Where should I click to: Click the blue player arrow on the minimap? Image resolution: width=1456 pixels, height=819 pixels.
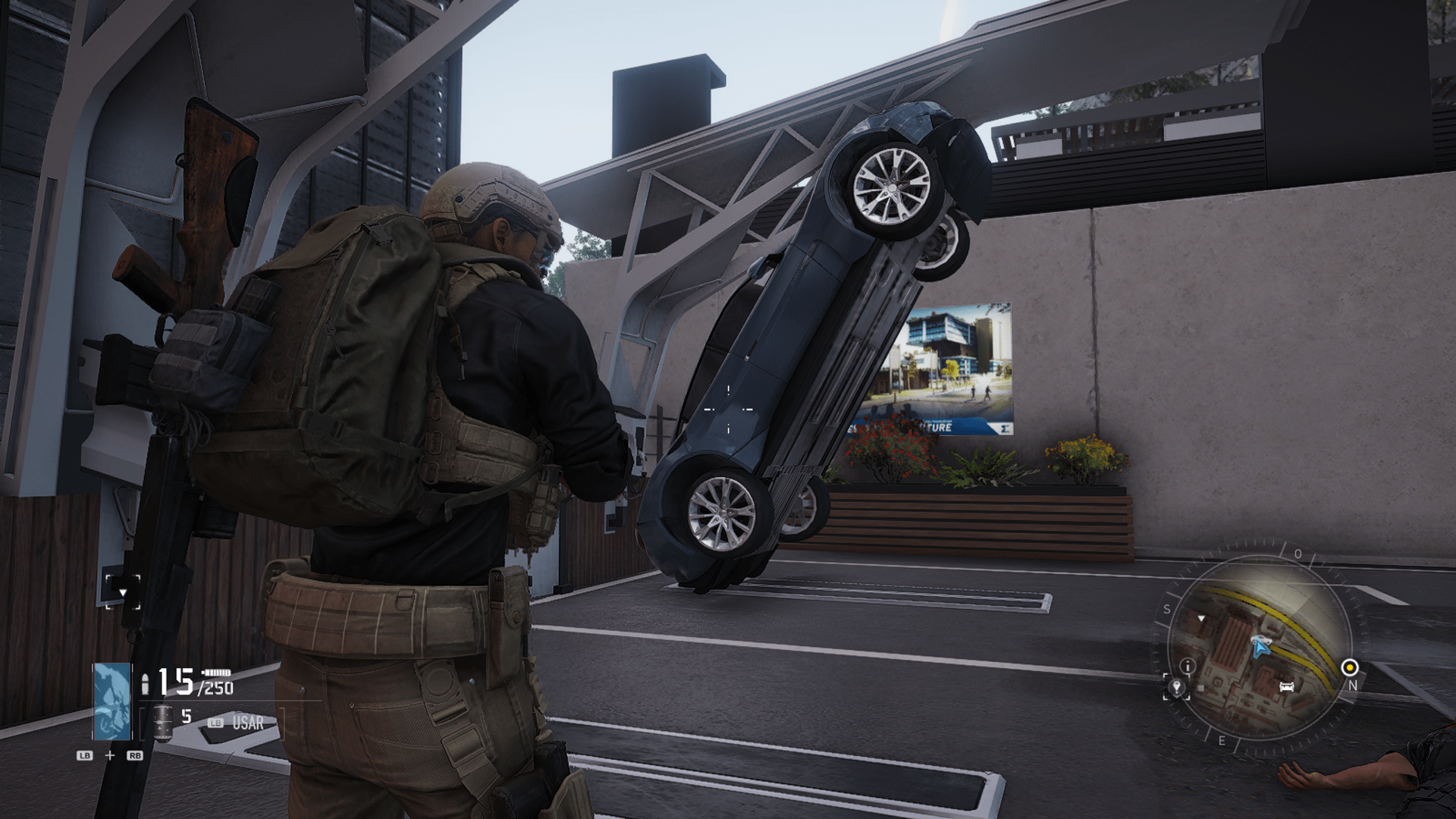pyautogui.click(x=1260, y=648)
